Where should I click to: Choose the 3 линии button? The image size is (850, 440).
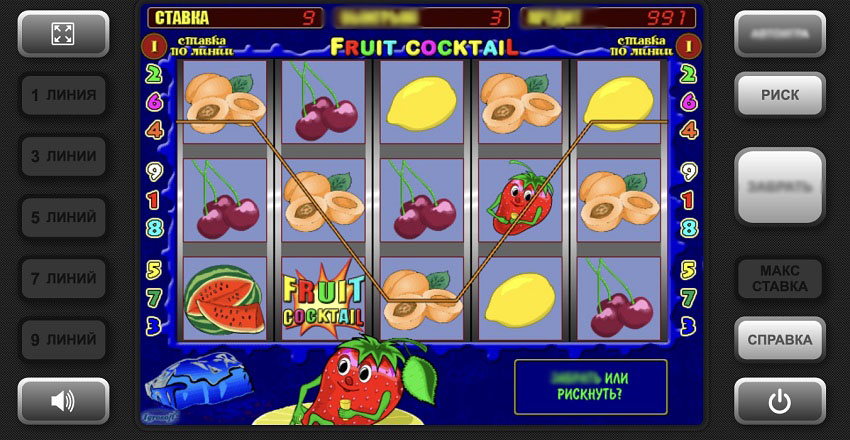(x=63, y=156)
